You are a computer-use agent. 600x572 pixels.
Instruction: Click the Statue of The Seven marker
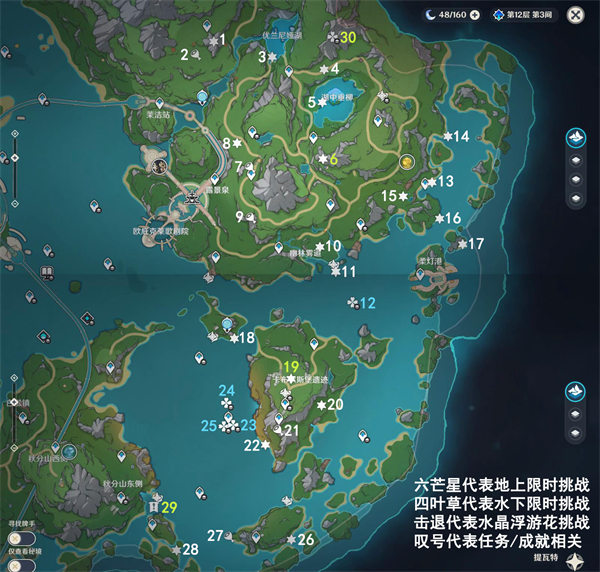pos(203,97)
